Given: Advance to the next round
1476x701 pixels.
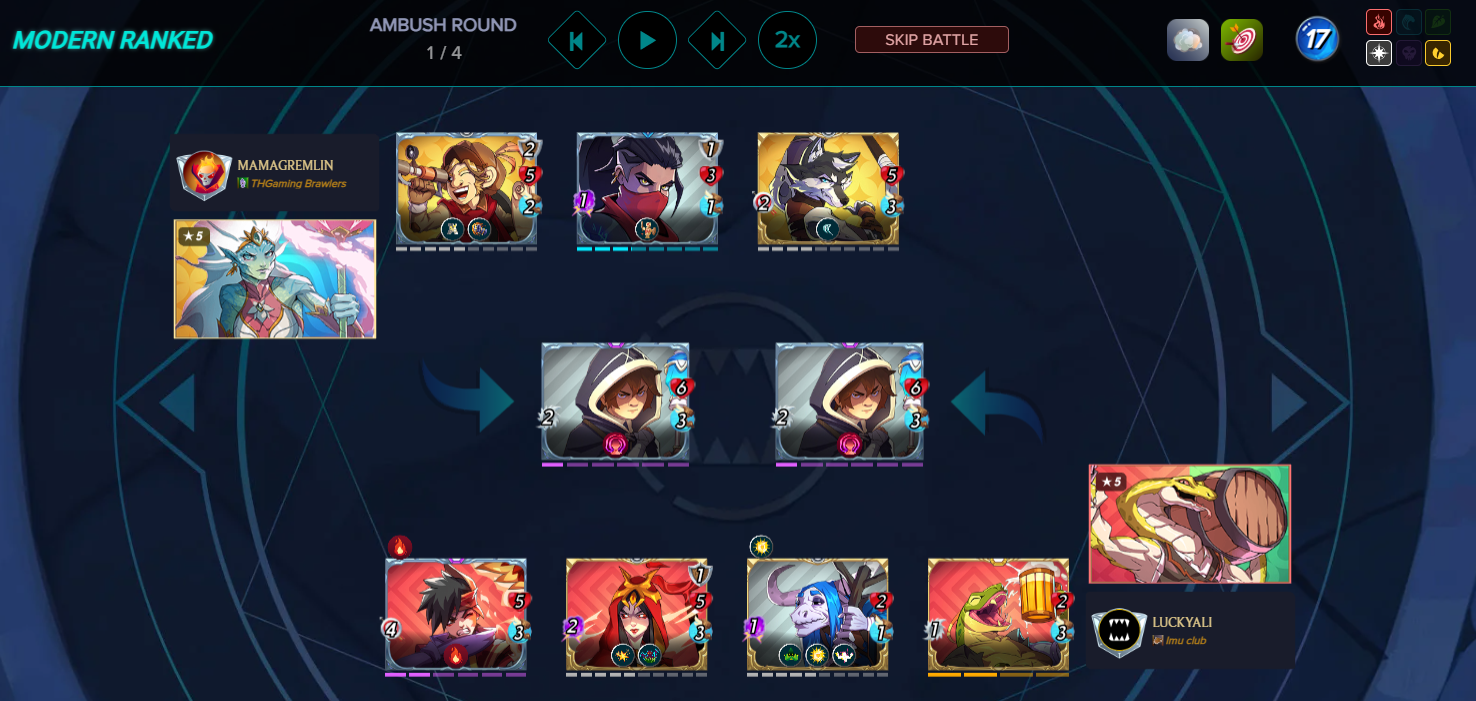Looking at the screenshot, I should [x=717, y=40].
